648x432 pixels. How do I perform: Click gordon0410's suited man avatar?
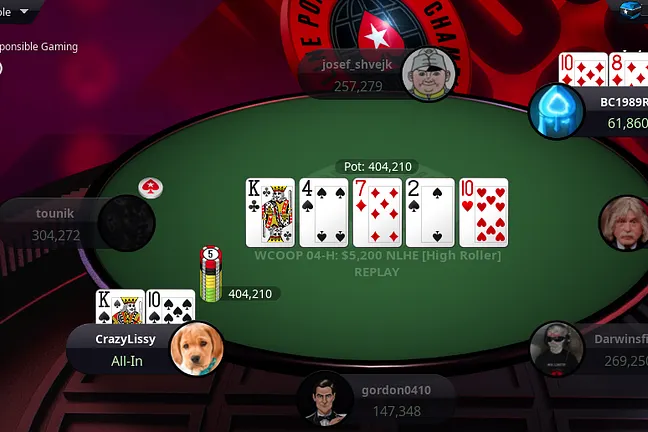327,400
